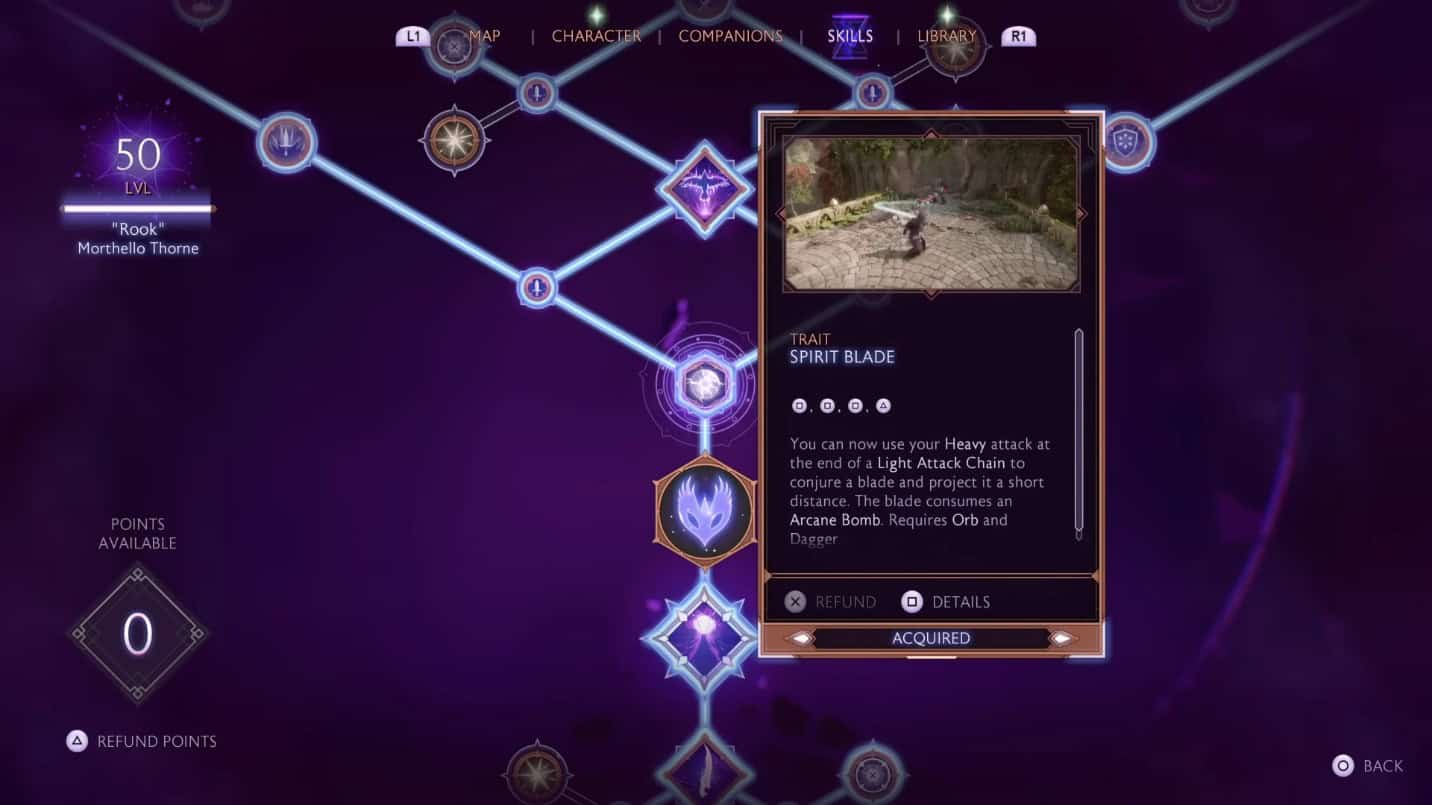1432x805 pixels.
Task: Switch to the CHARACTER tab
Action: [x=596, y=35]
